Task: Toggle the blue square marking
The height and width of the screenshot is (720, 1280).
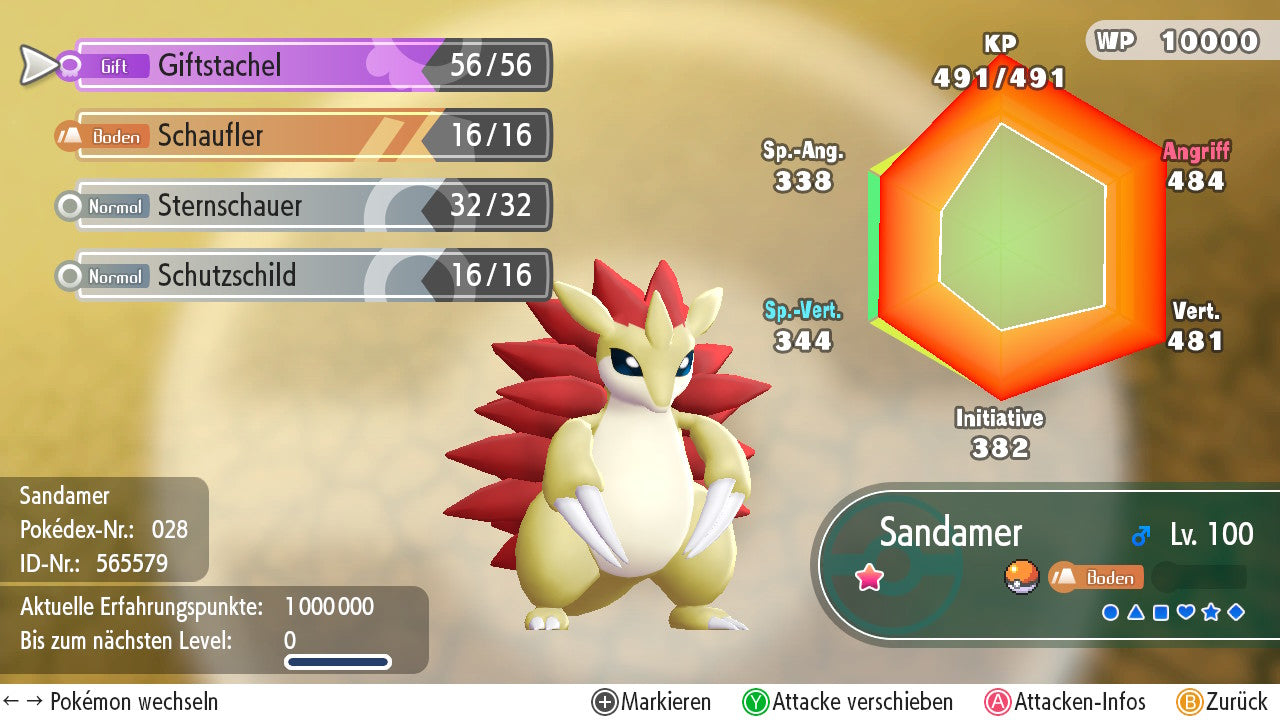Action: tap(1161, 612)
